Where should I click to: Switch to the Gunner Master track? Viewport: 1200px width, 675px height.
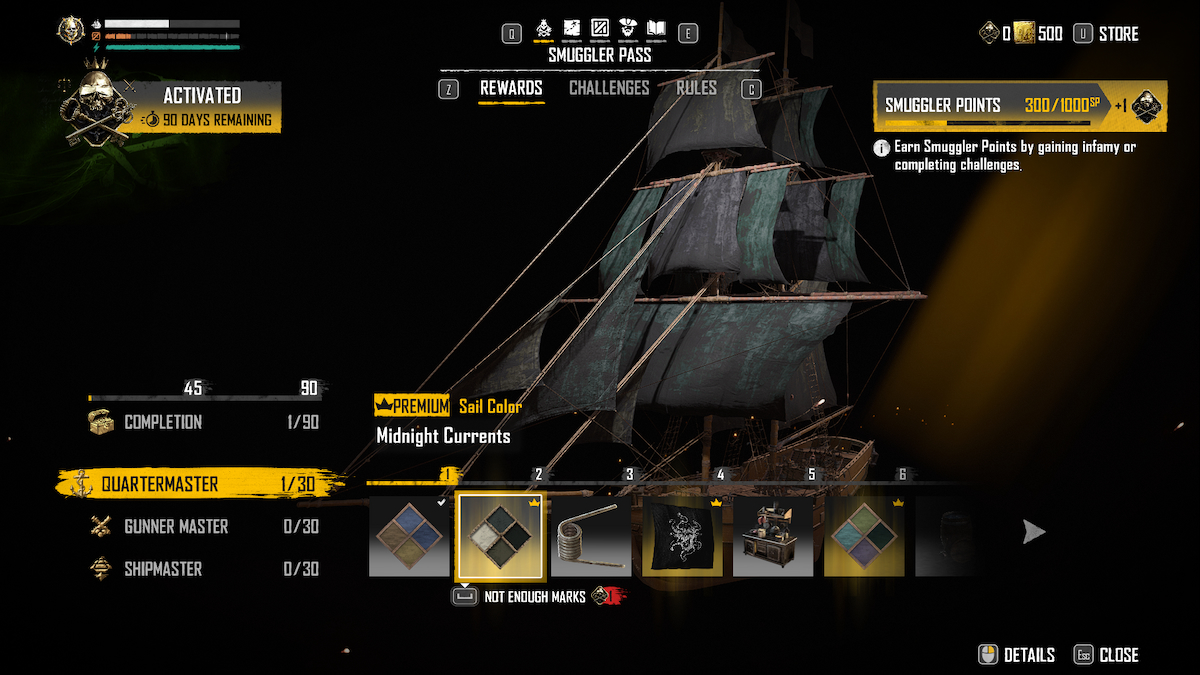click(x=176, y=527)
